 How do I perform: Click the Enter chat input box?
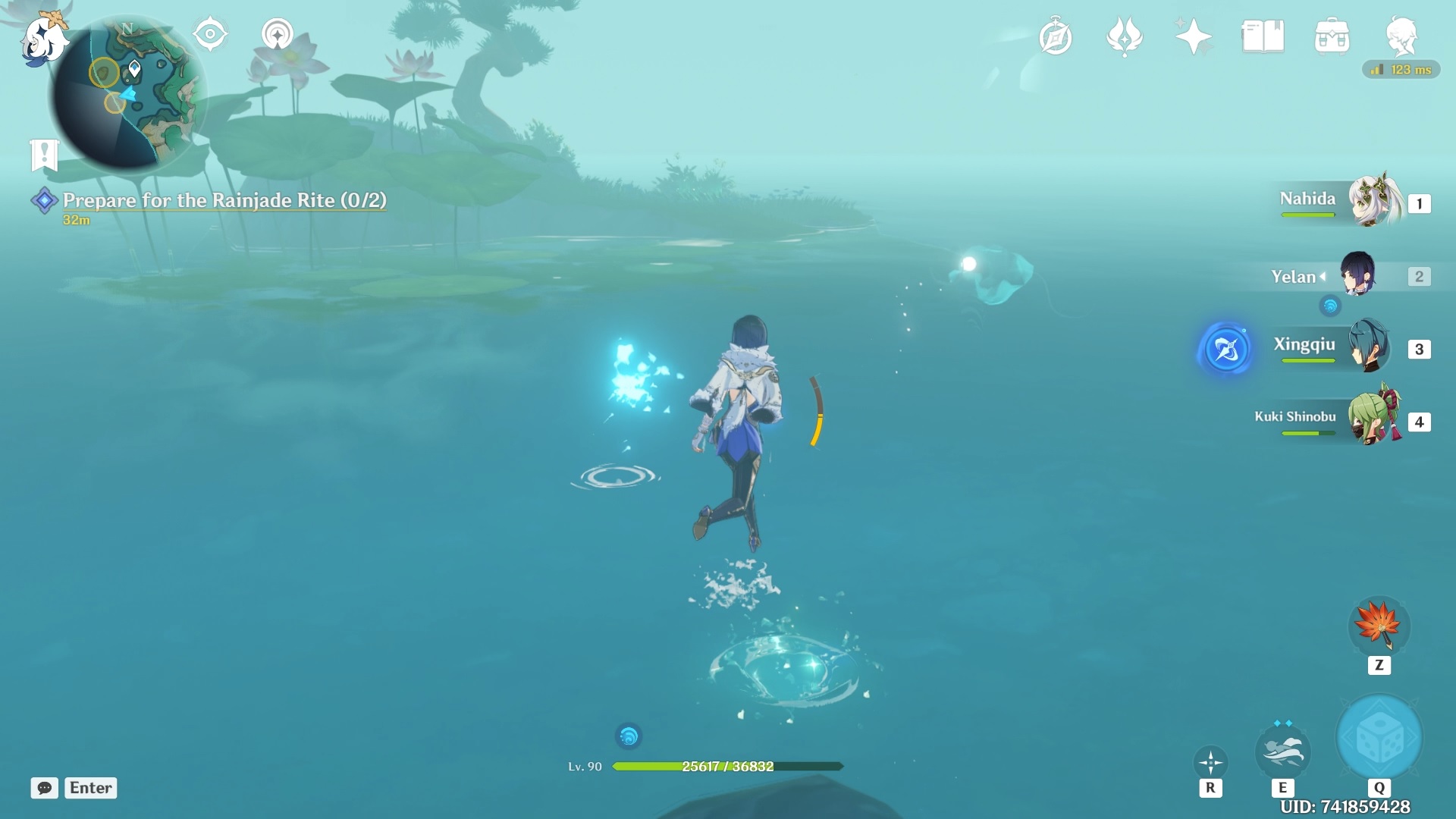pos(90,788)
